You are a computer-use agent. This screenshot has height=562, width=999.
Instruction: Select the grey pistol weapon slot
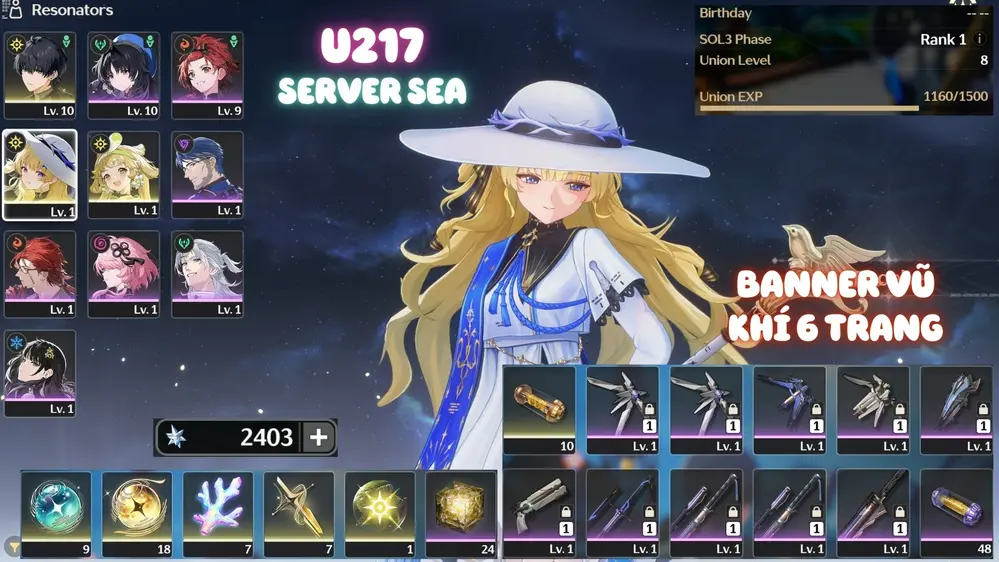pos(539,512)
